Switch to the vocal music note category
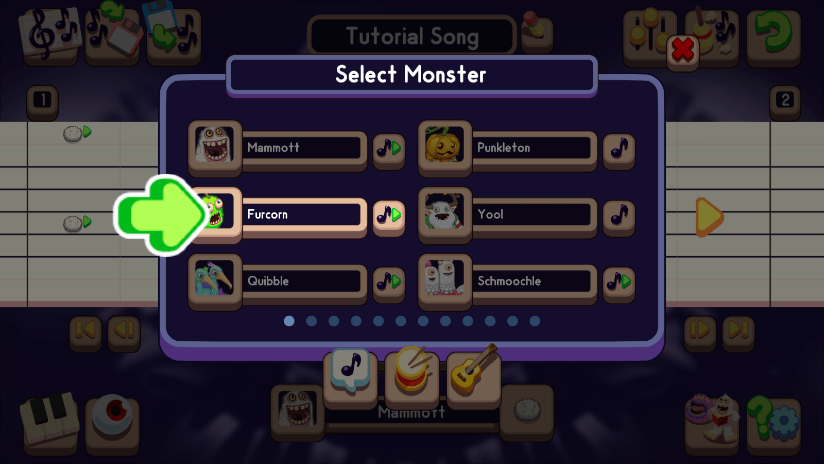Viewport: 824px width, 464px height. [349, 370]
